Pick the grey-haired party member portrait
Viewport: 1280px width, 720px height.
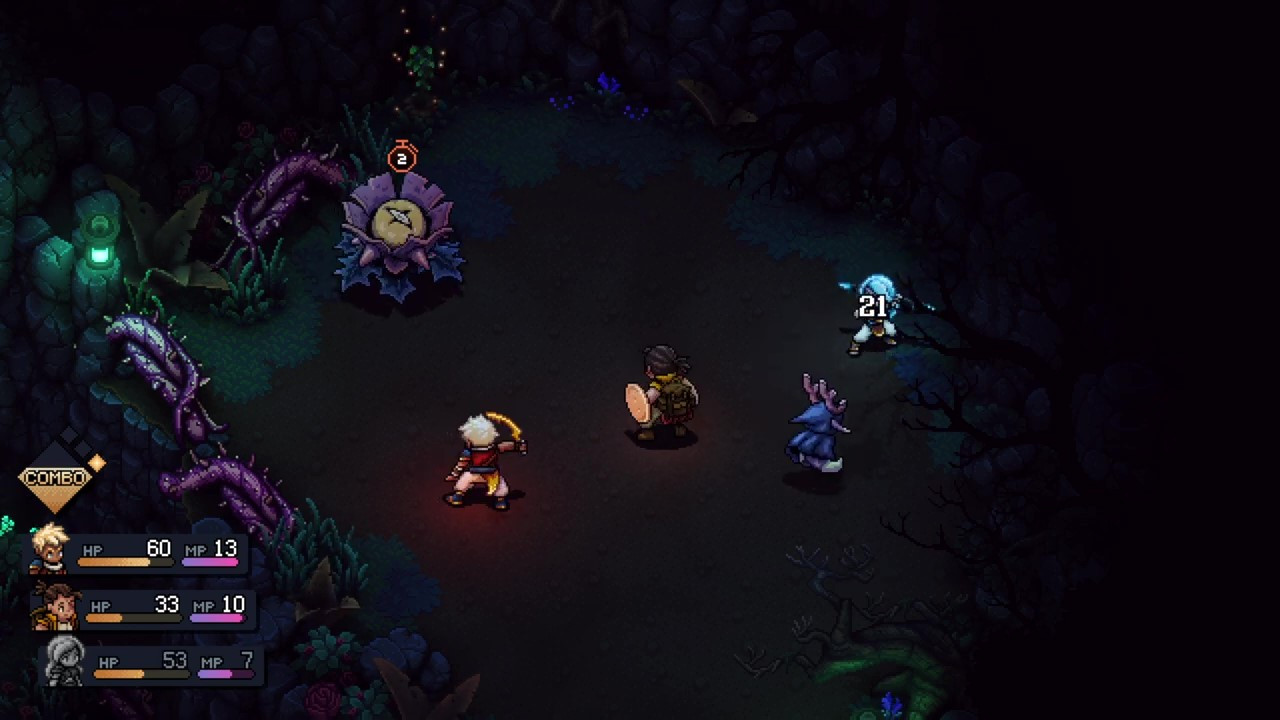[65, 661]
